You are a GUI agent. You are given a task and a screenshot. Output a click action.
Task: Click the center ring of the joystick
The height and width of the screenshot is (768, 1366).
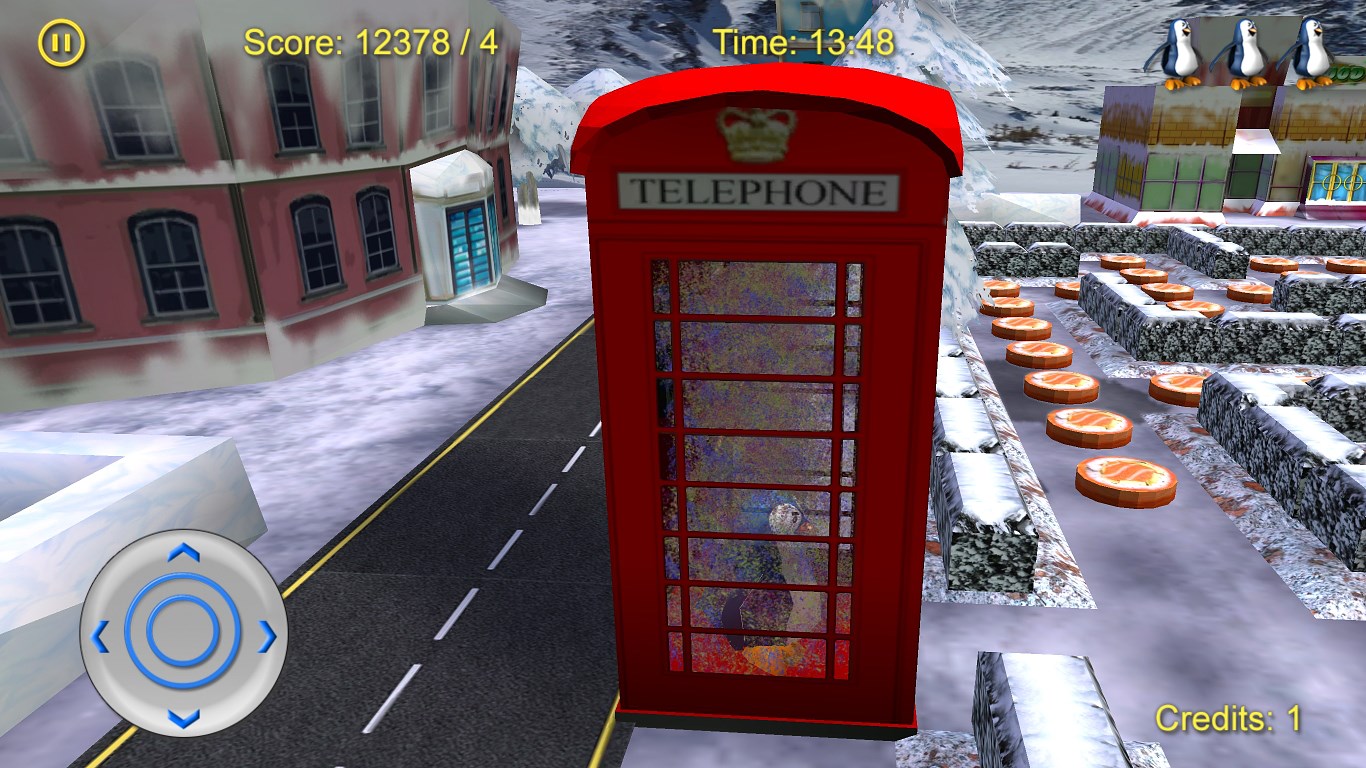(x=183, y=632)
